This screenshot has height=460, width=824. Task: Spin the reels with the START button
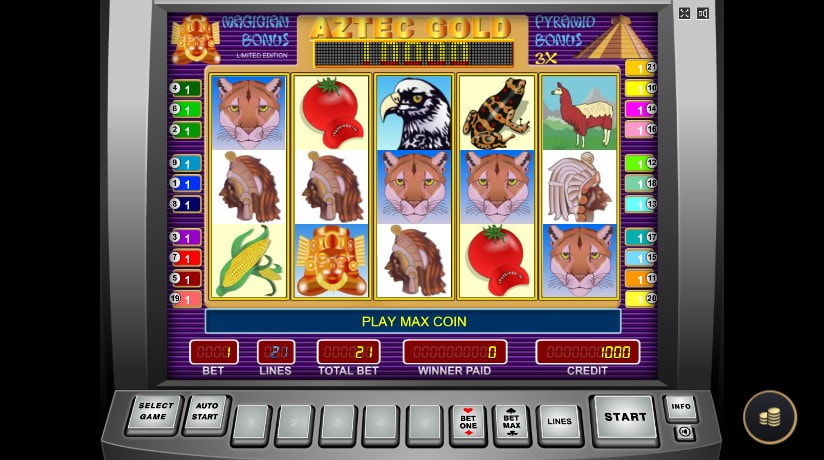[625, 418]
